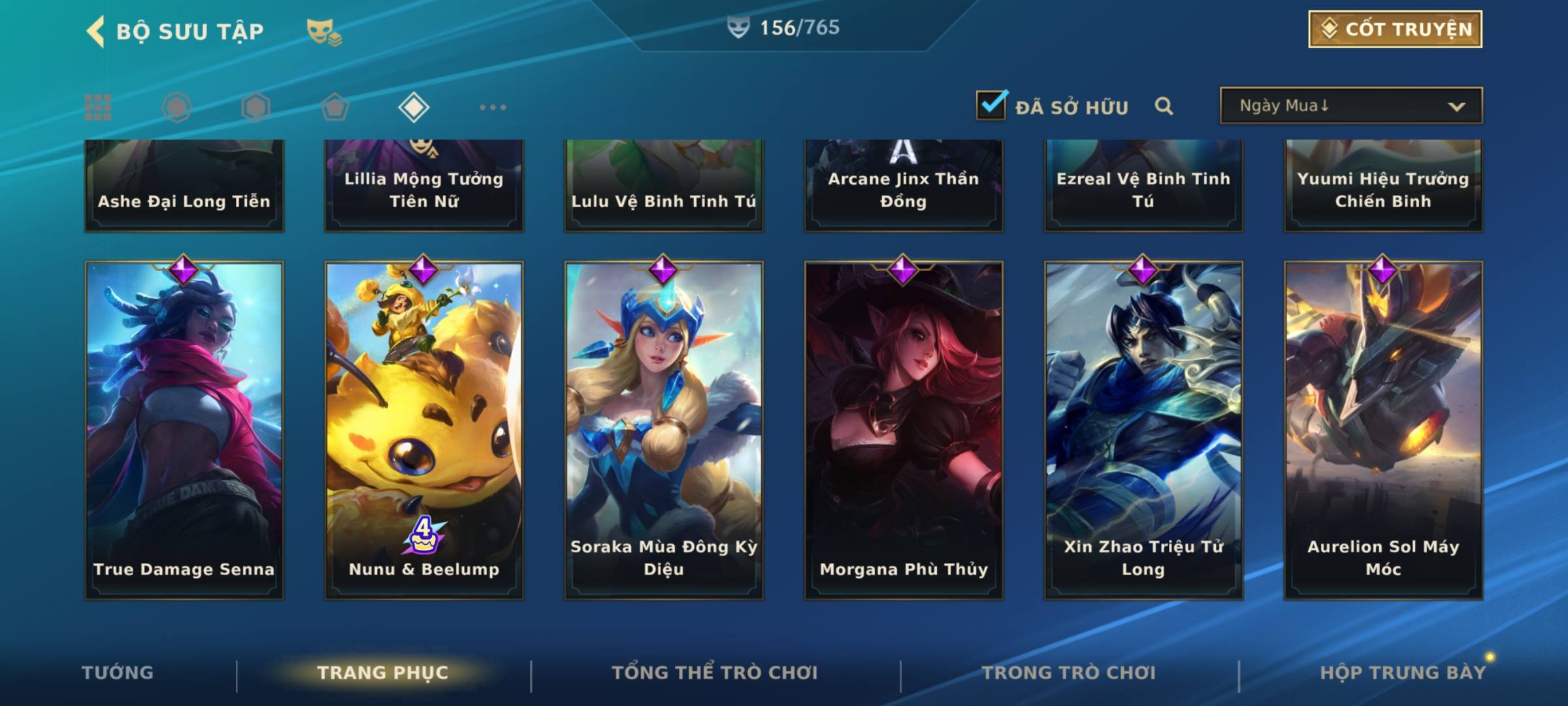Screen dimensions: 1568x706
Task: Go back from Bộ Sưu Tập screen
Action: click(x=96, y=31)
